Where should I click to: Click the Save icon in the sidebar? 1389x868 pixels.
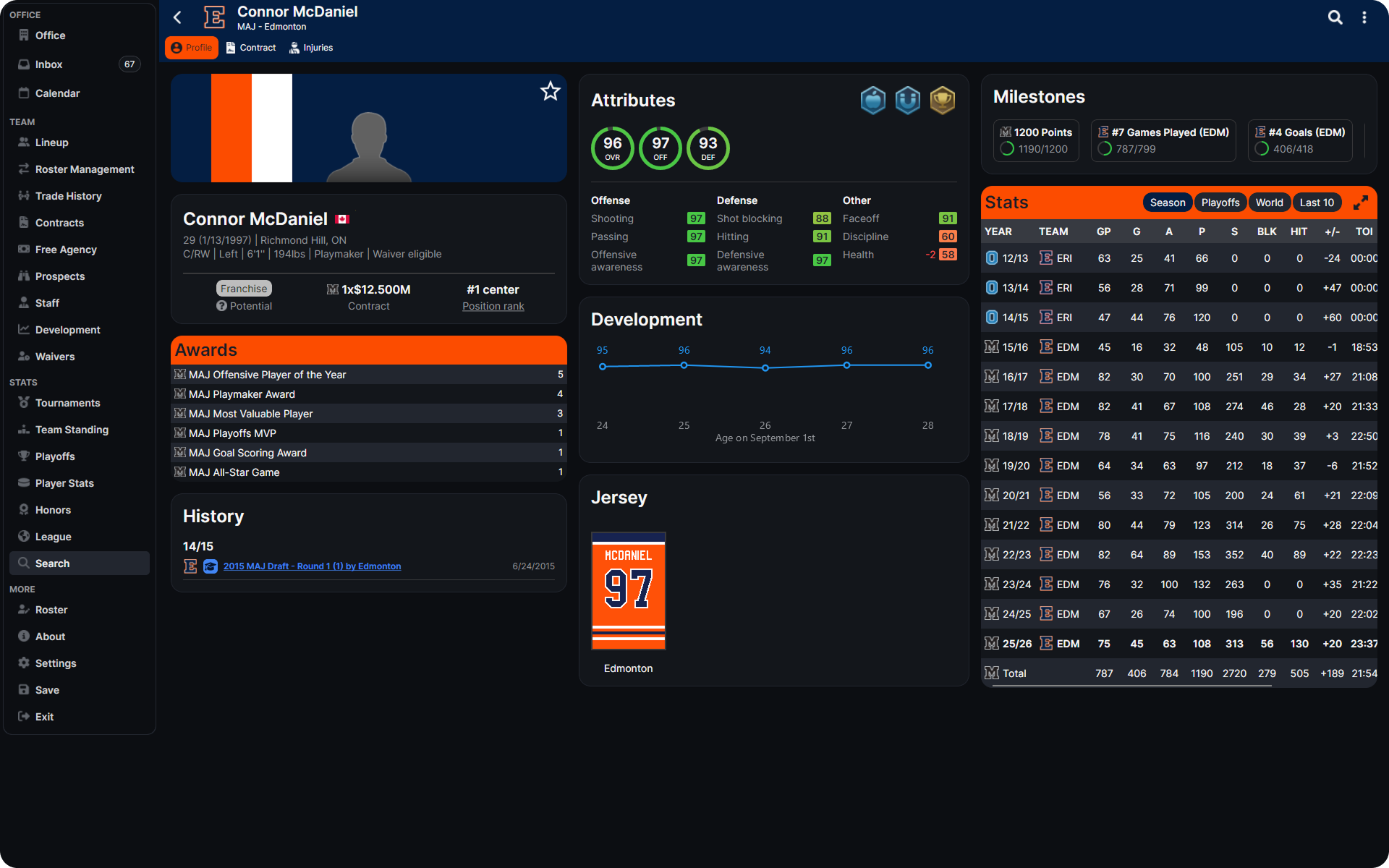(46, 690)
